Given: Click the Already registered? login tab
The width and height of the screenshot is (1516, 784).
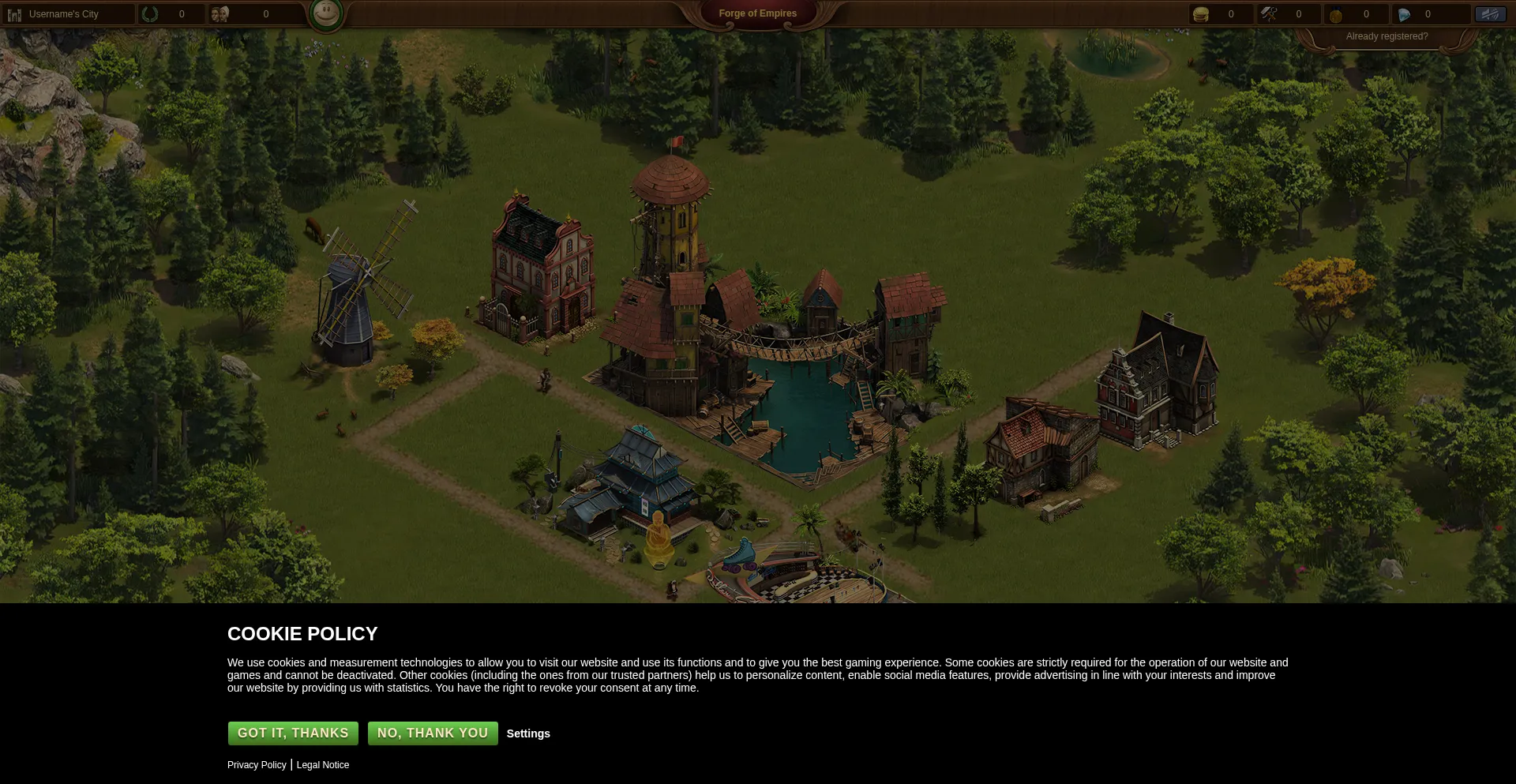Looking at the screenshot, I should point(1387,36).
